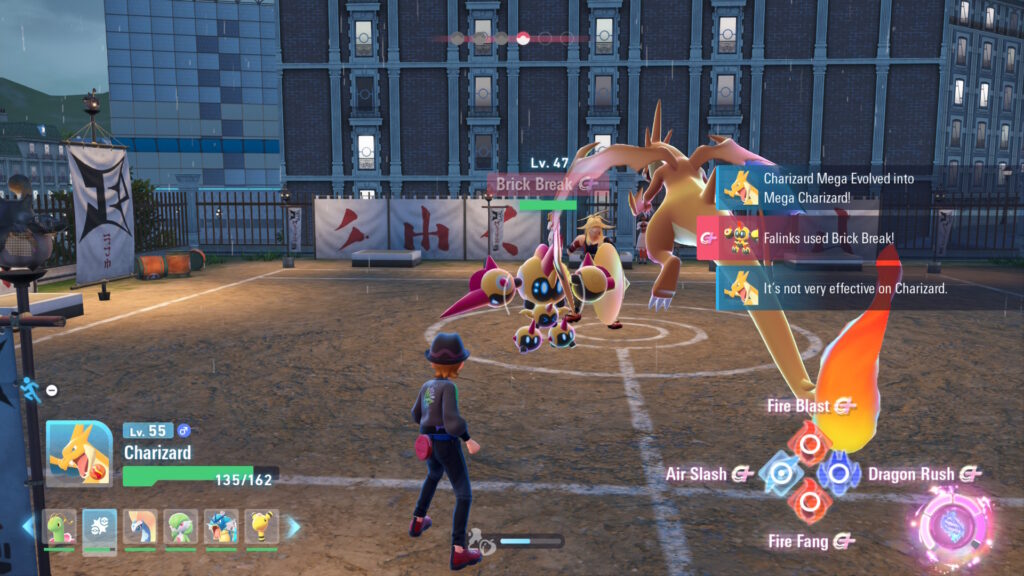Activate the pink Mega Evolution gauge

[x=955, y=527]
